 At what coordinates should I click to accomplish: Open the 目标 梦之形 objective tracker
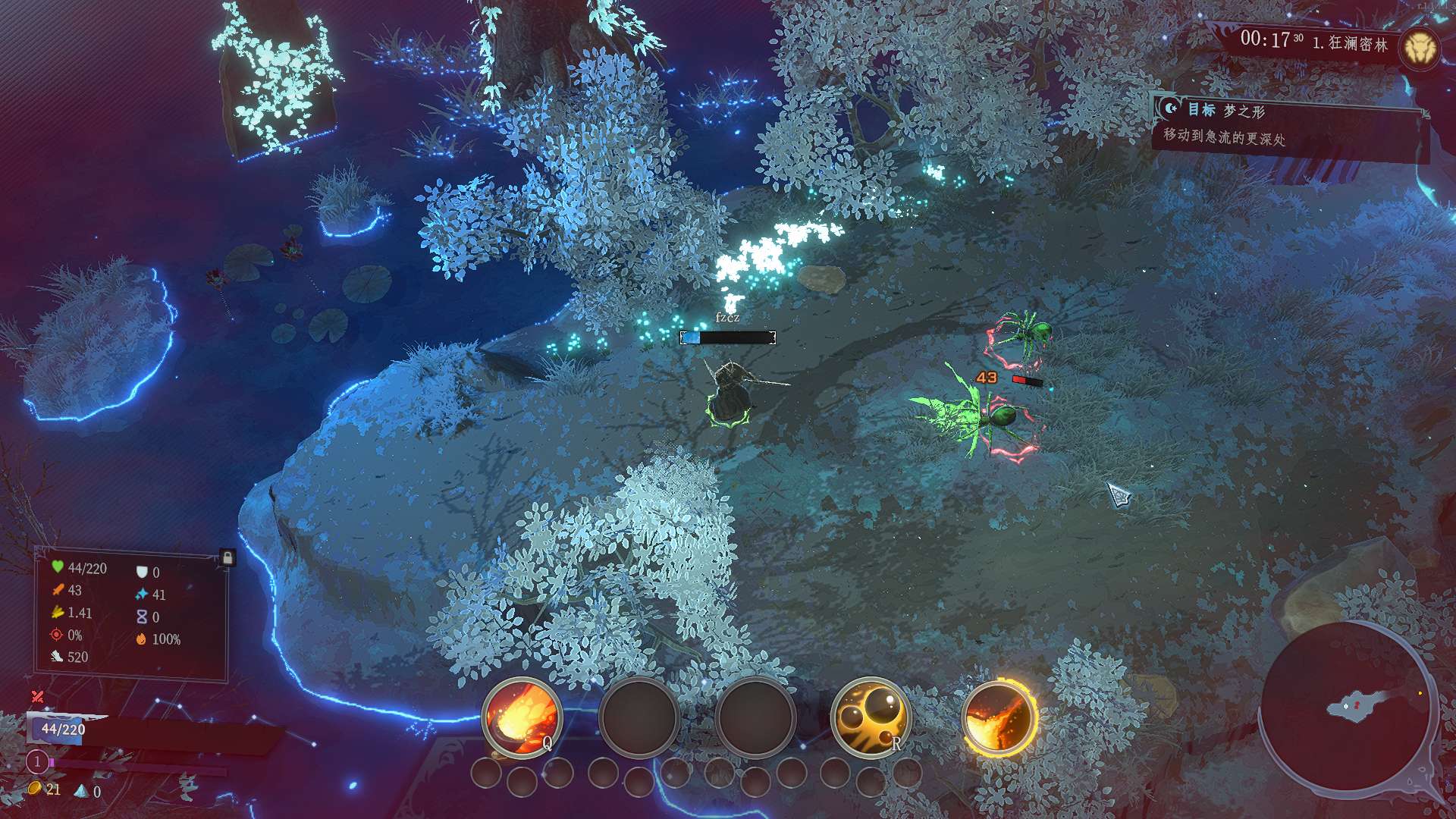click(1289, 125)
